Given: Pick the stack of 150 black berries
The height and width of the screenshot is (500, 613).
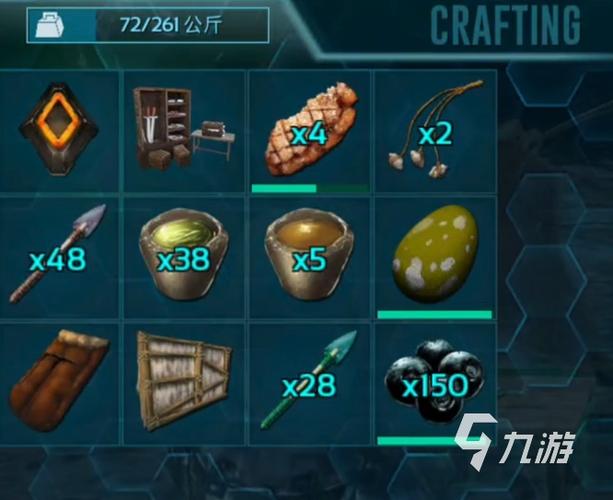Looking at the screenshot, I should [434, 381].
